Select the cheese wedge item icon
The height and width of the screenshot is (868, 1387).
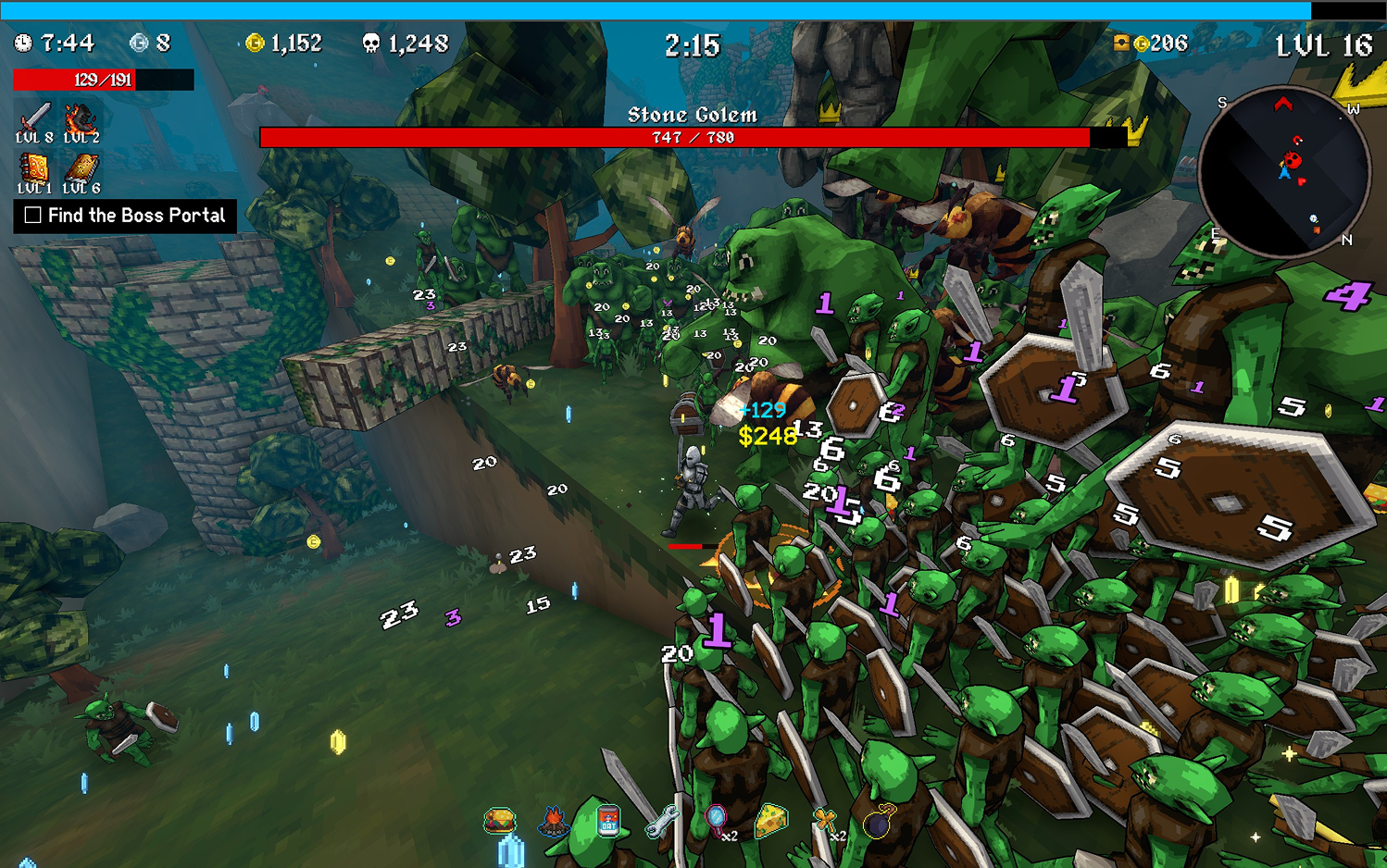[770, 820]
